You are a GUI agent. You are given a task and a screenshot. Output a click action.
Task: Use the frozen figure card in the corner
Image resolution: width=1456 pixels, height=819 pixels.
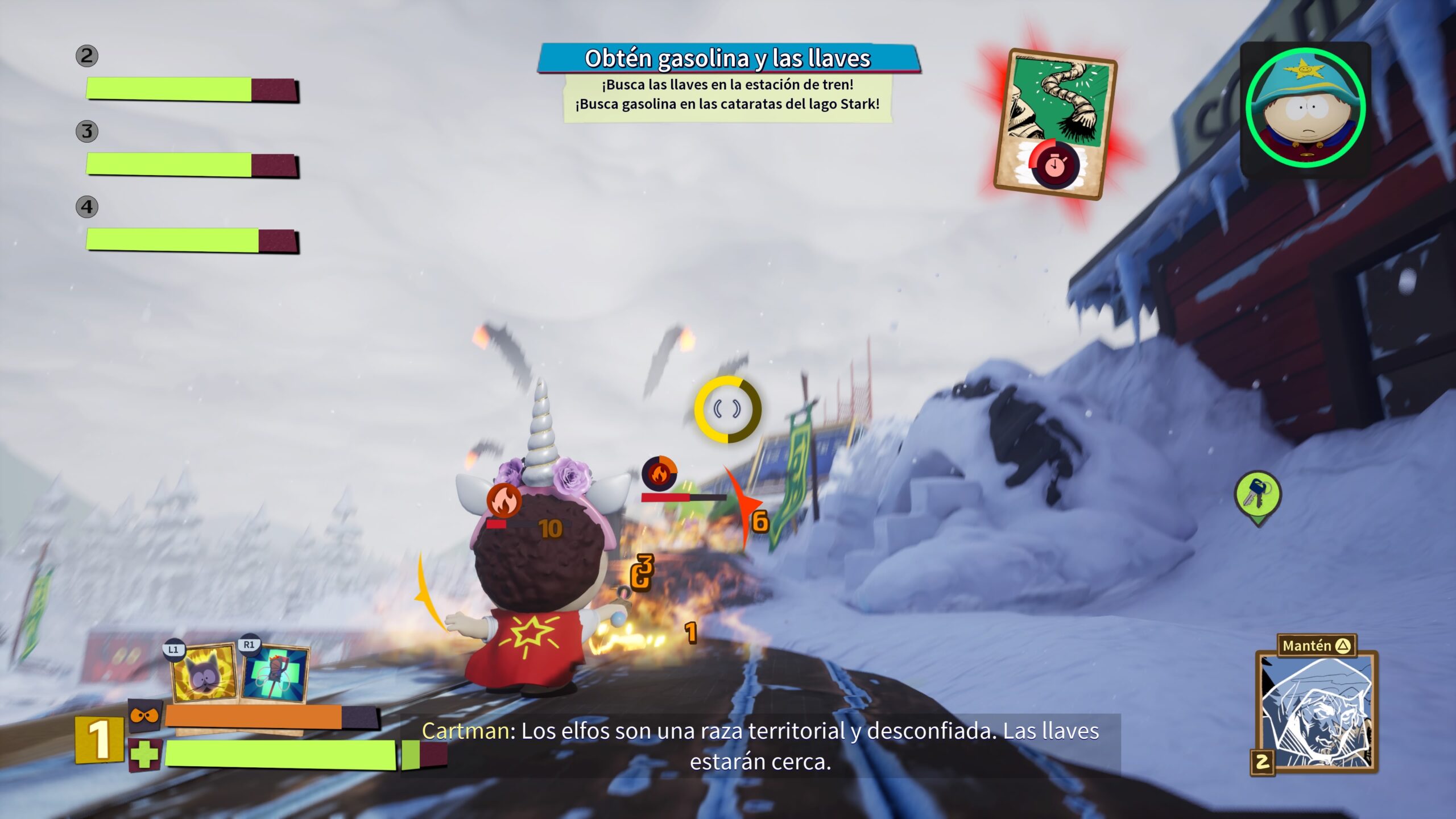click(x=1315, y=712)
